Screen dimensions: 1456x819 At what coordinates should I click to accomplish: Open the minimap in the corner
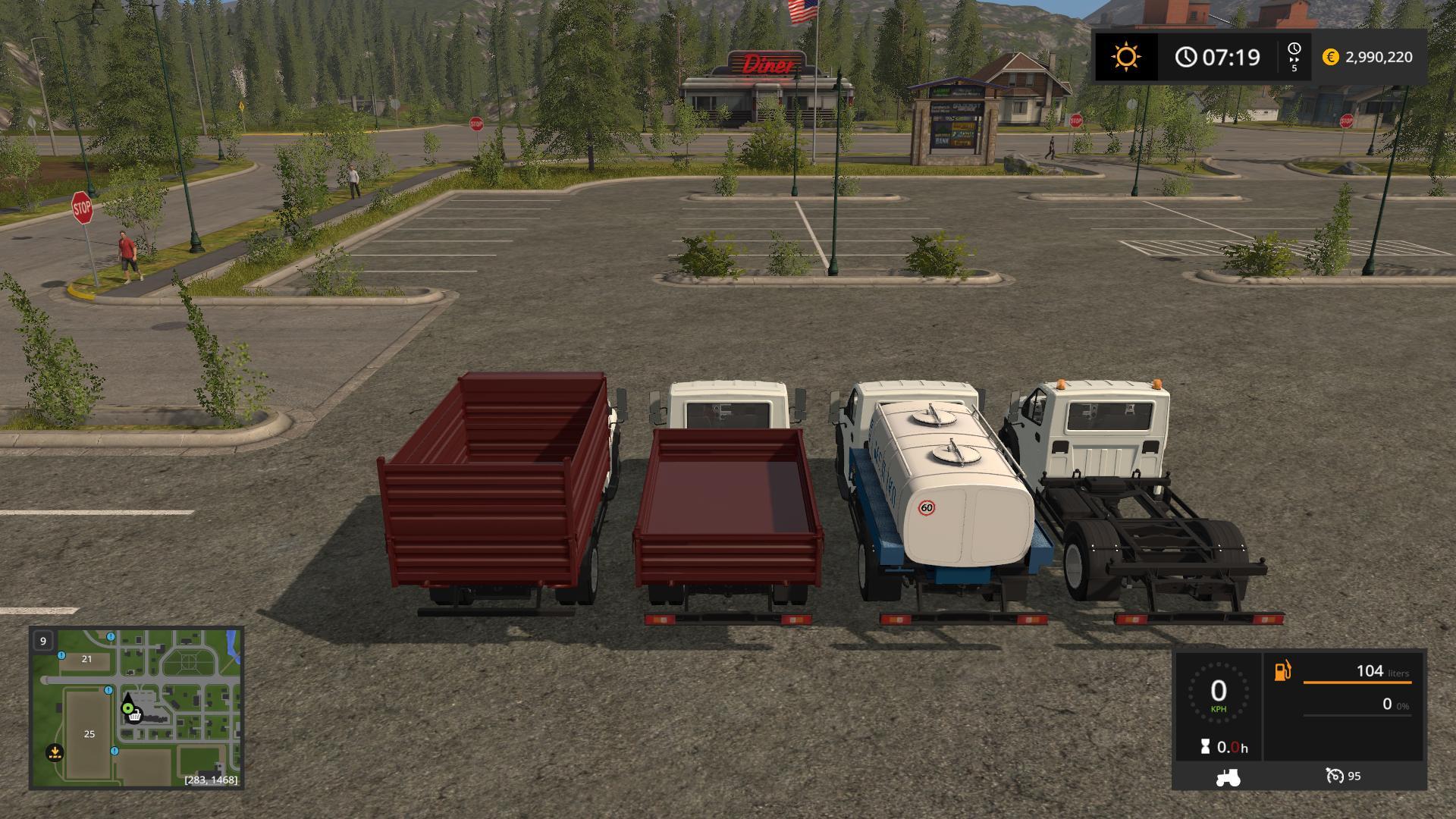(x=136, y=708)
